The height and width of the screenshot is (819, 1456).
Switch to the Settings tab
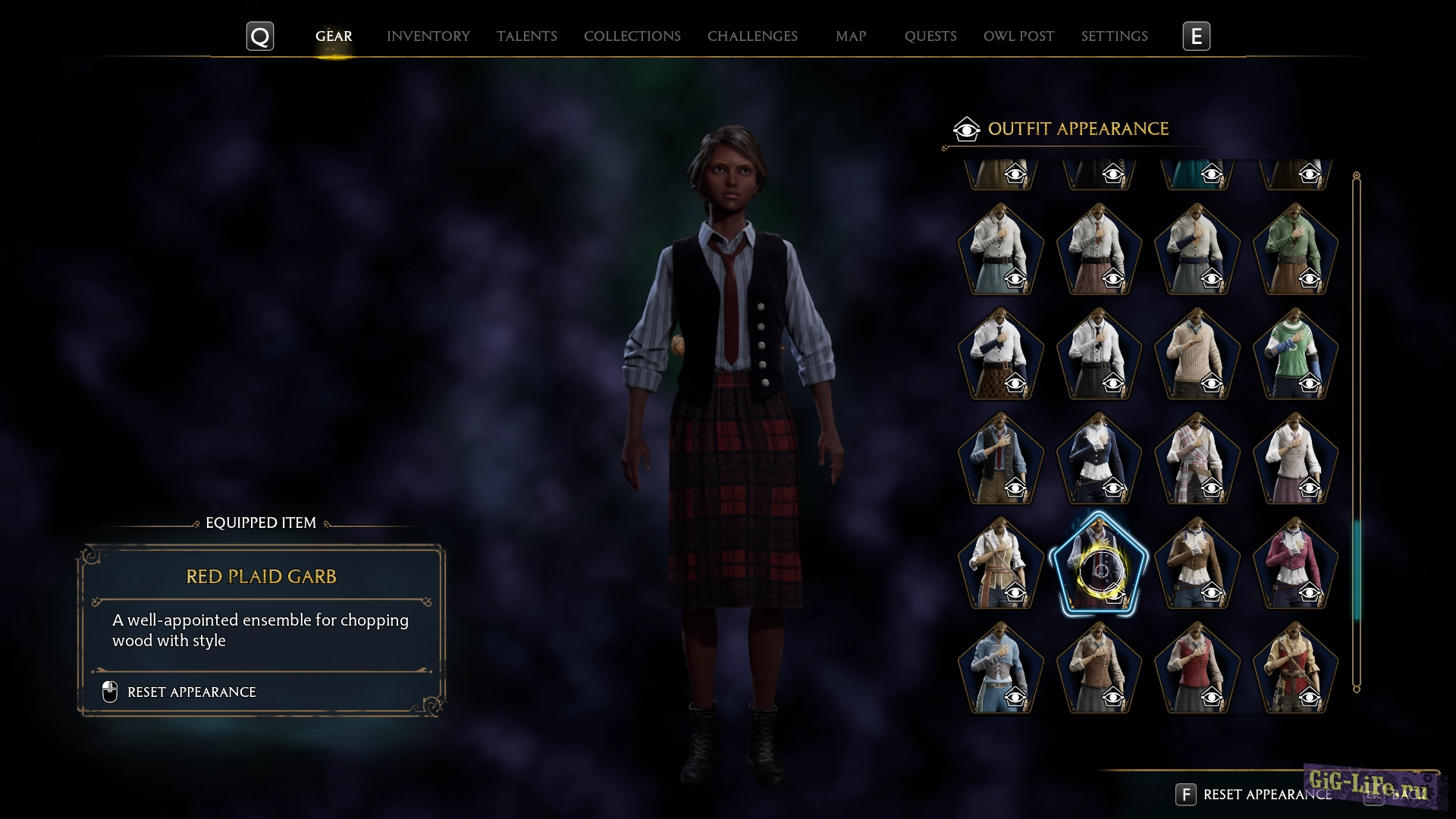point(1114,36)
